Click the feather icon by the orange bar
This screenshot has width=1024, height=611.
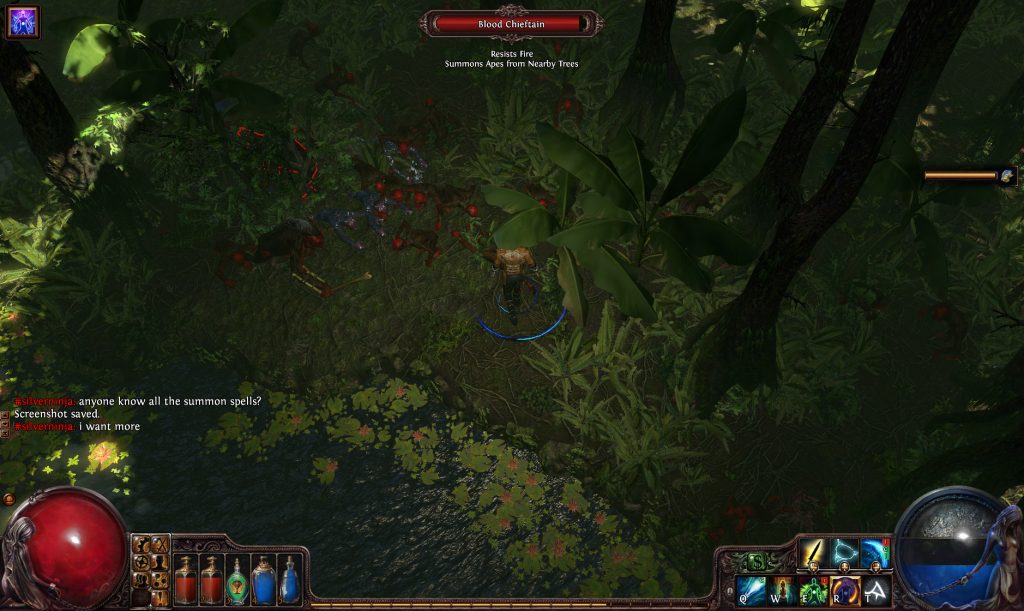[1007, 176]
